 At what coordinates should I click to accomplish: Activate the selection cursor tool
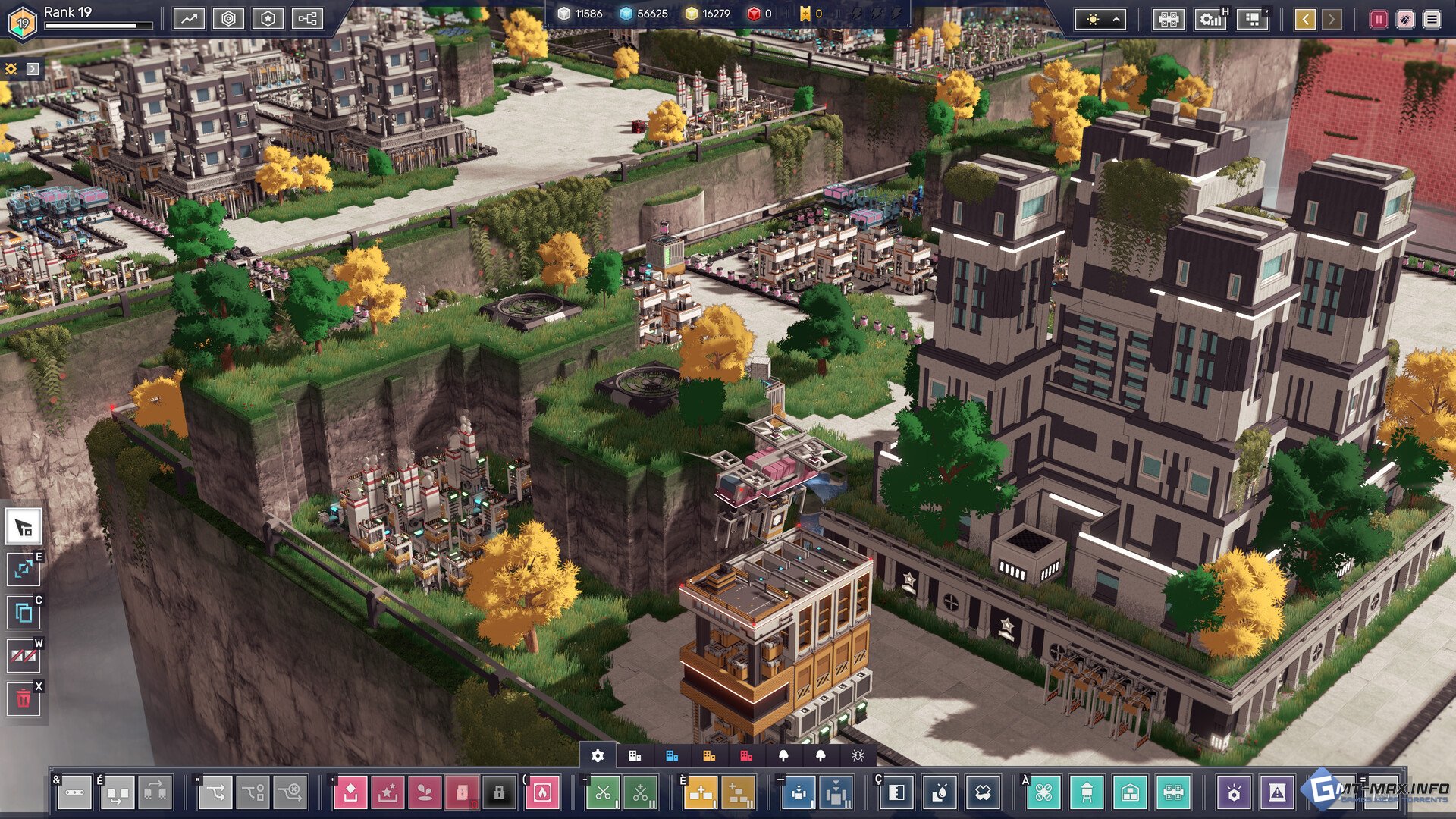pyautogui.click(x=24, y=528)
